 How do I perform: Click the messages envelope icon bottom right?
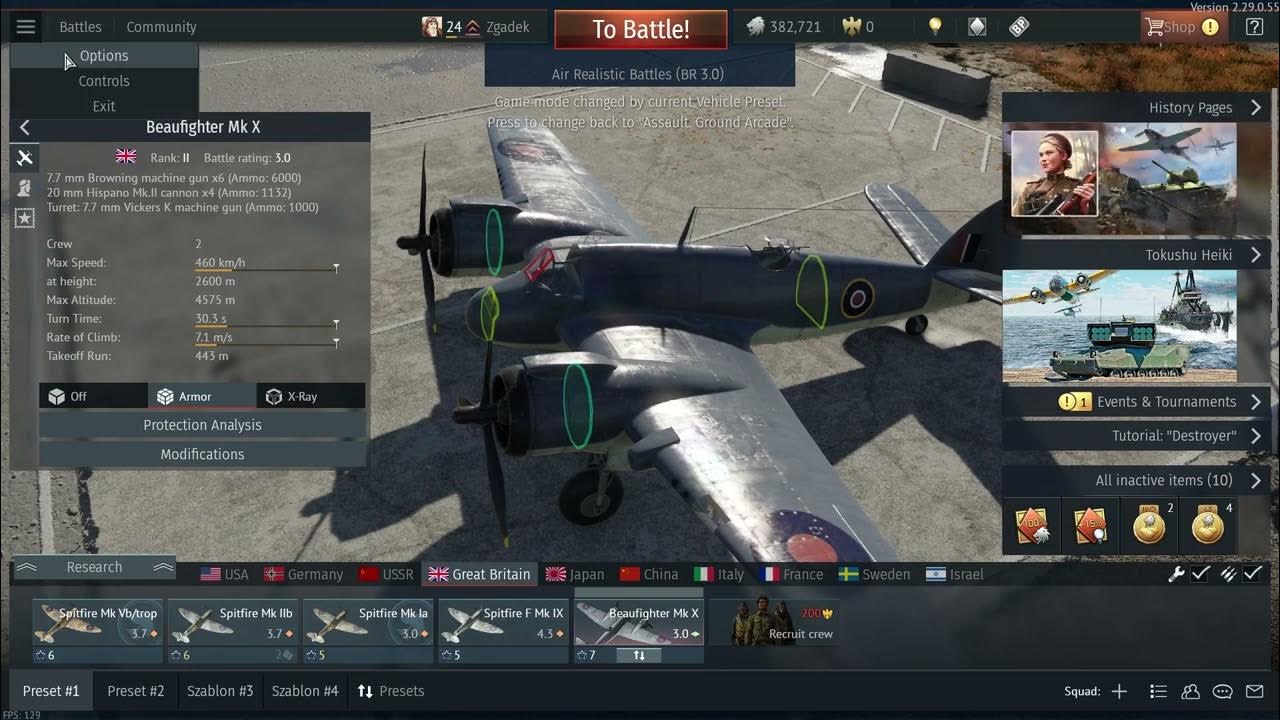[x=1255, y=690]
